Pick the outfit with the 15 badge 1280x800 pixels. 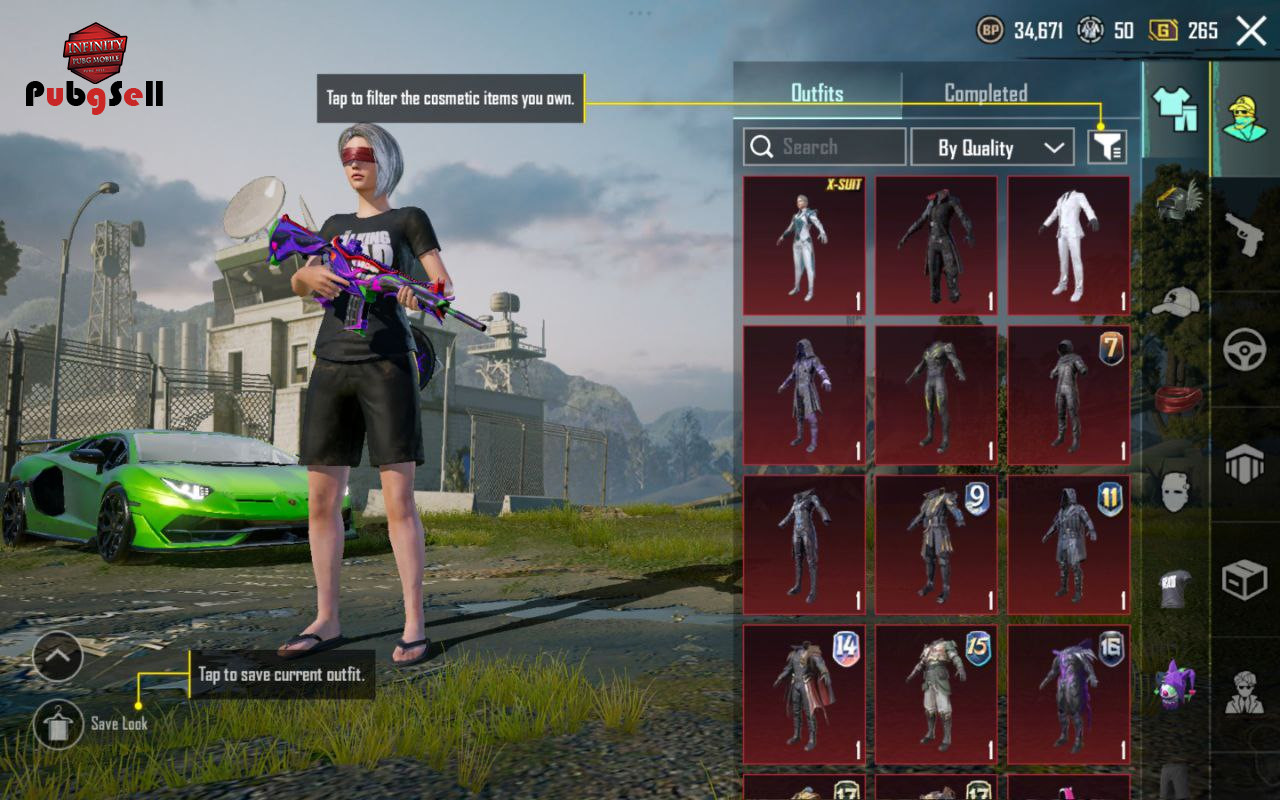pyautogui.click(x=936, y=694)
